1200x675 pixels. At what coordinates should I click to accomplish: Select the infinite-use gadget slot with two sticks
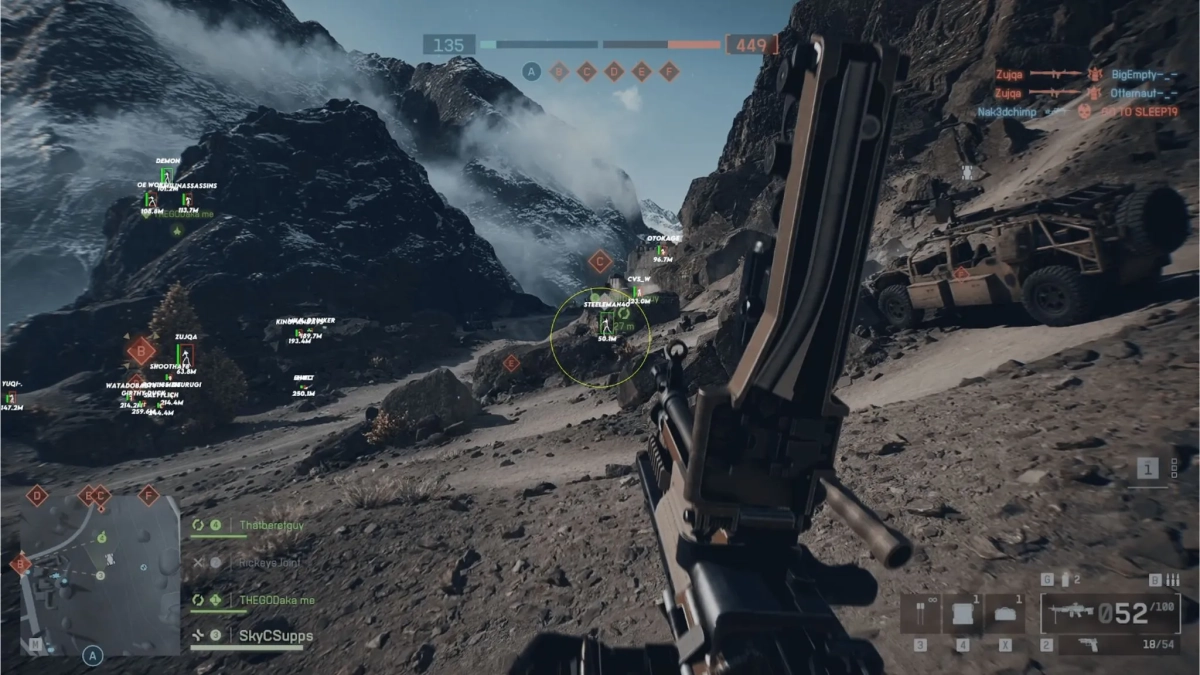coord(920,613)
